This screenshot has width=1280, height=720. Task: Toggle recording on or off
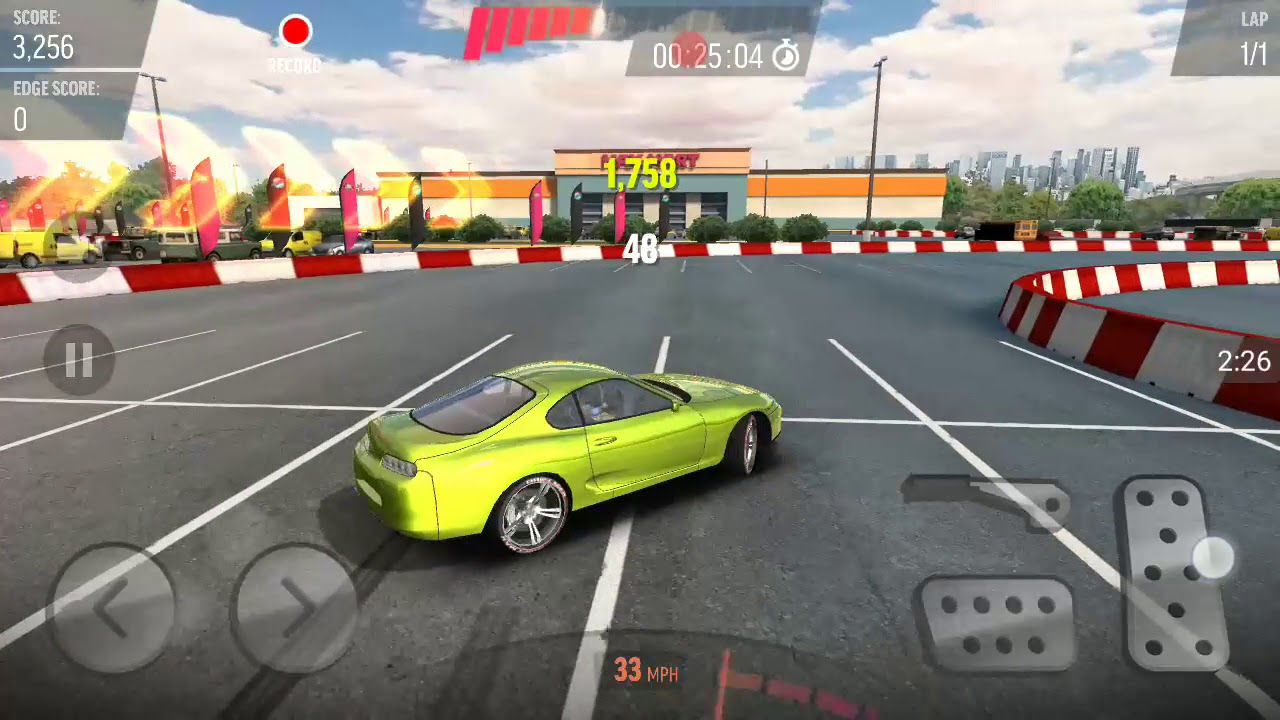294,32
